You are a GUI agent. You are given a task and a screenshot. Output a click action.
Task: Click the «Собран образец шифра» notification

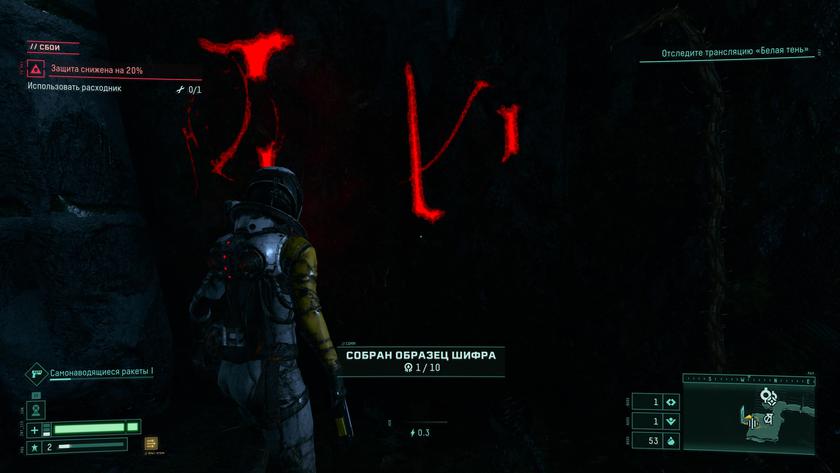(419, 361)
